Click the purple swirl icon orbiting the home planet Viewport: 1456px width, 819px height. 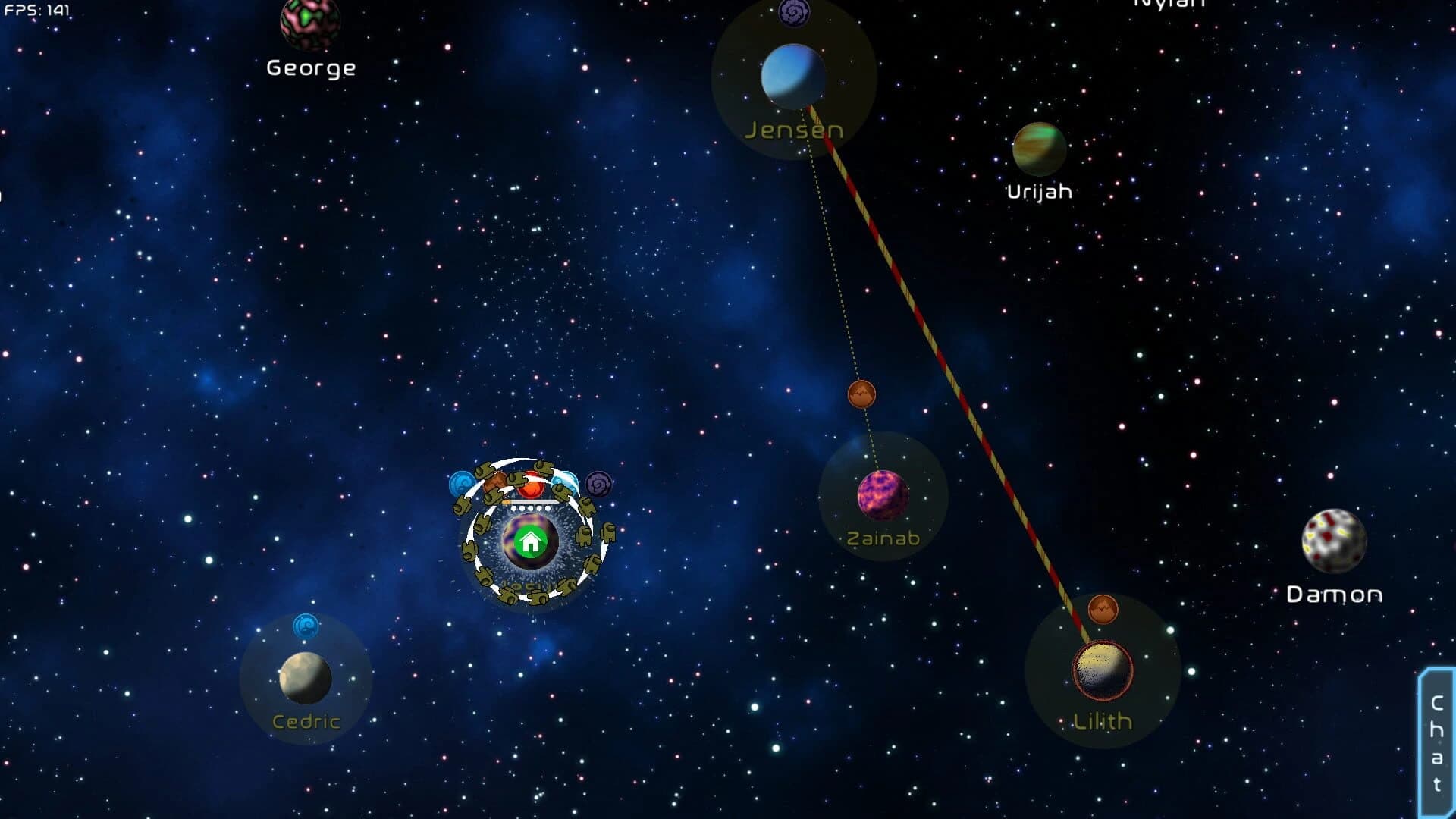598,484
